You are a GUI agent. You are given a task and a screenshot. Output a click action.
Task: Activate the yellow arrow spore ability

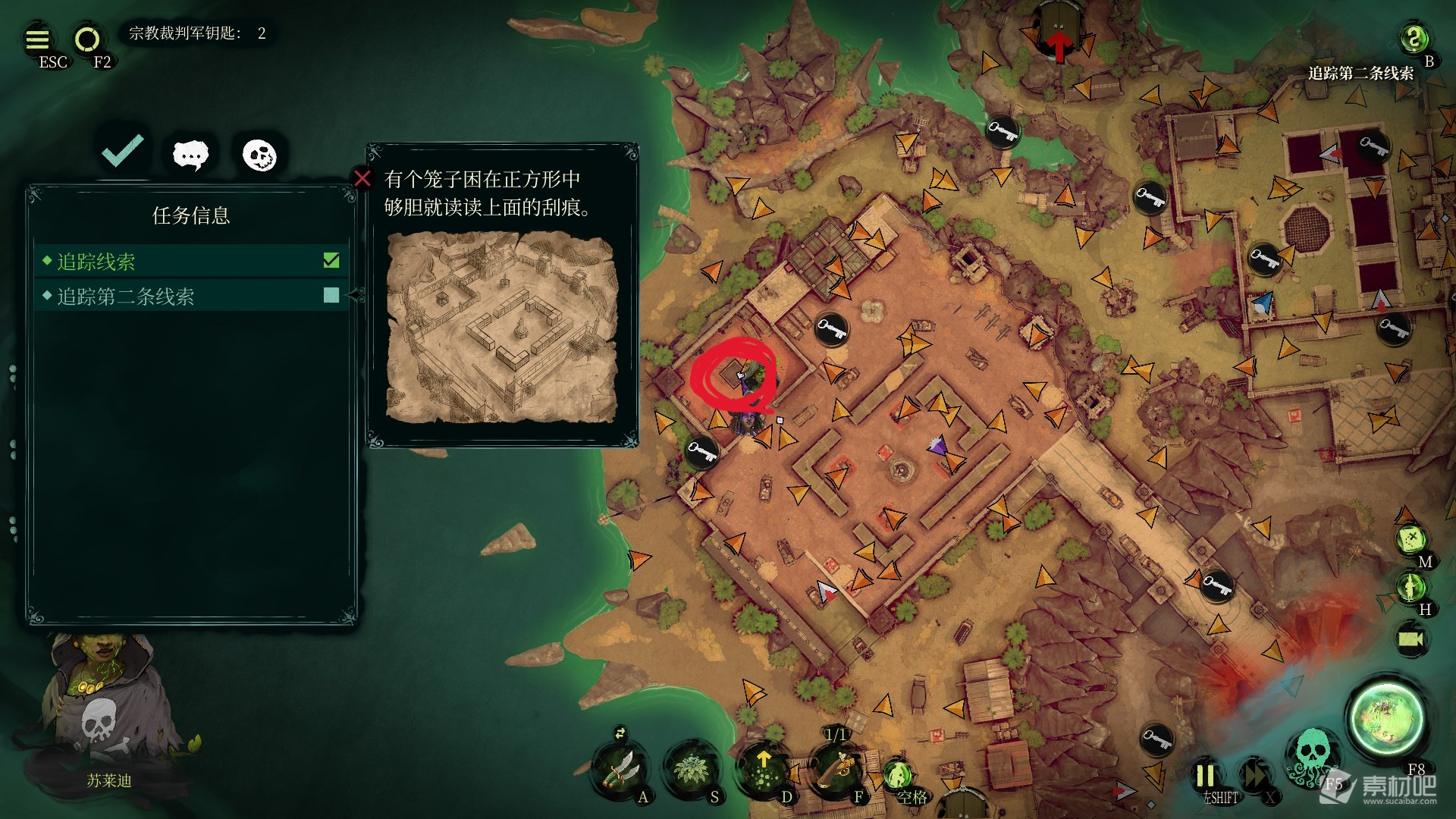(x=764, y=767)
